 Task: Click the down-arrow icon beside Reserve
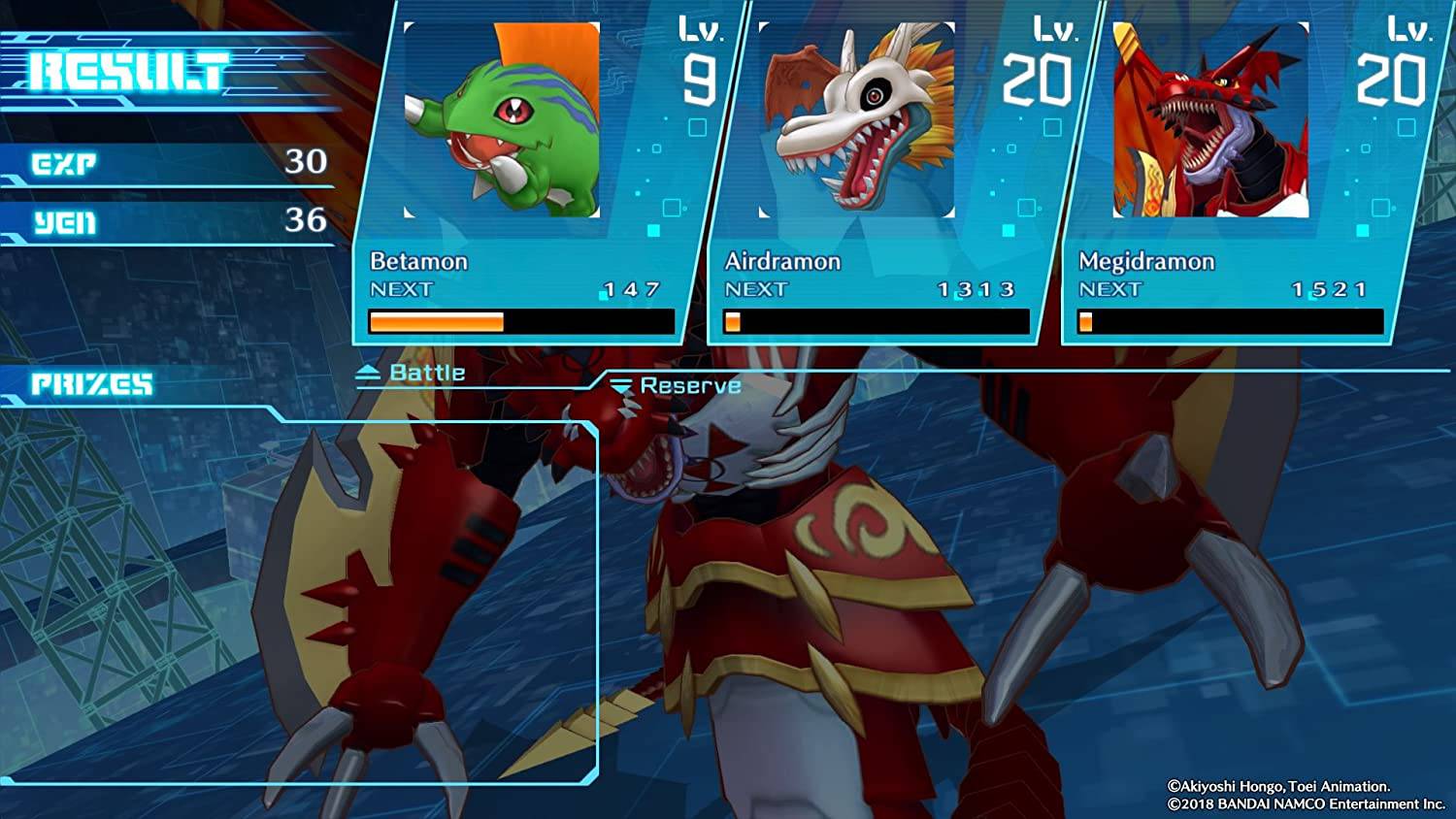tap(620, 383)
